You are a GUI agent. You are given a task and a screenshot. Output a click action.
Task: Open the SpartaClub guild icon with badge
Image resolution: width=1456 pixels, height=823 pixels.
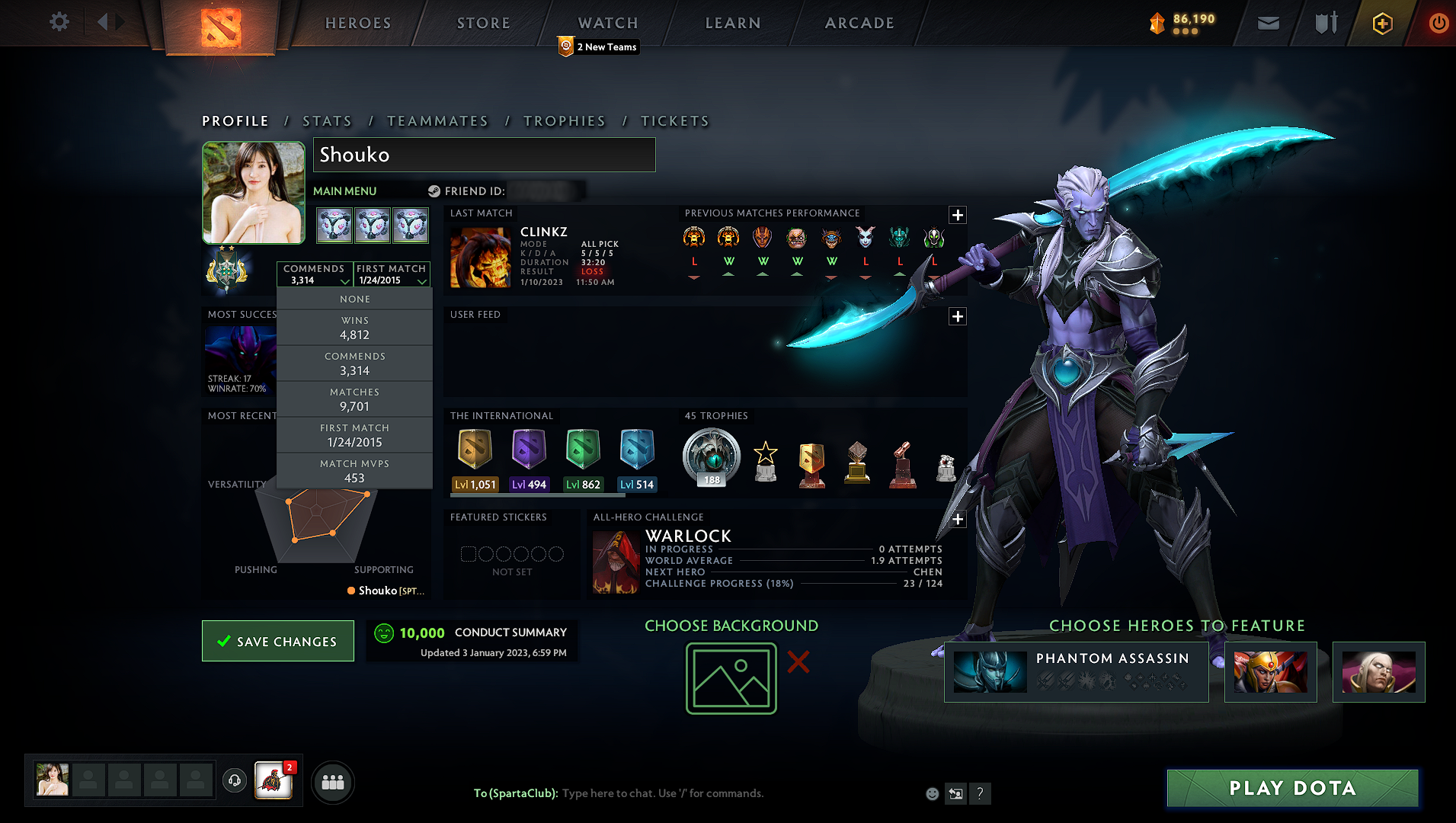[274, 781]
